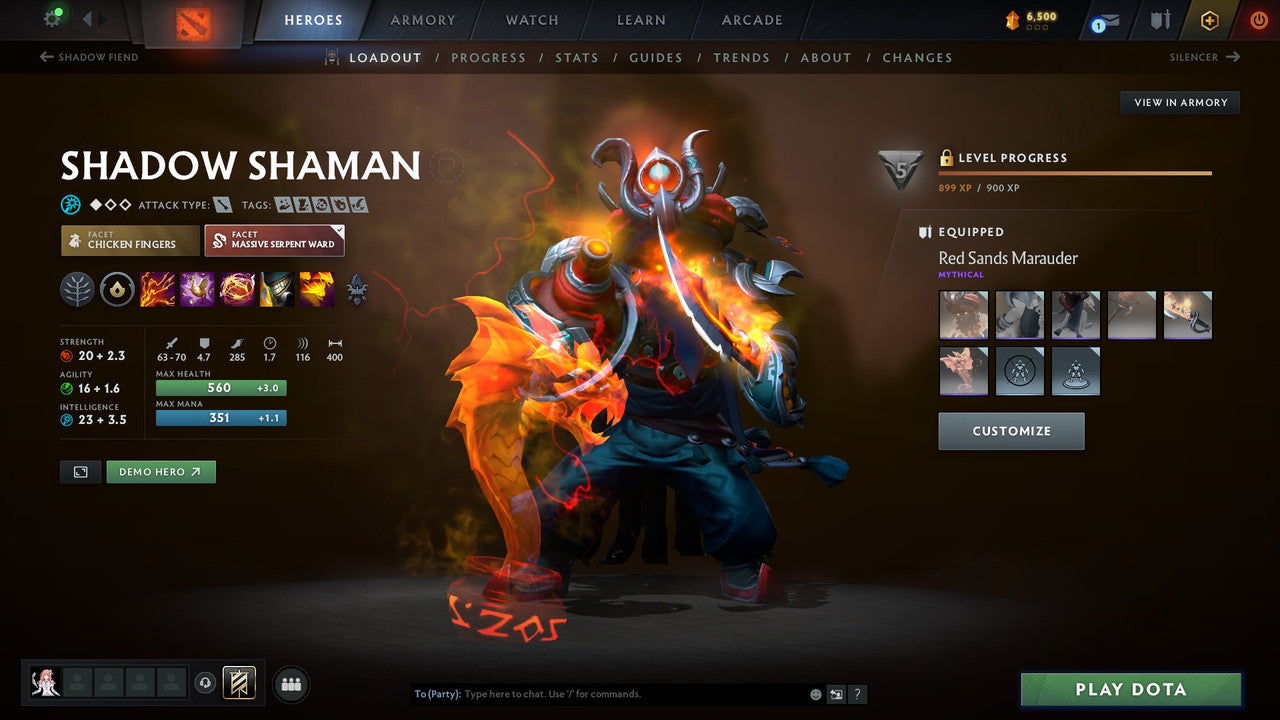Enable the Massive Serpent Ward facet
Viewport: 1280px width, 720px height.
pyautogui.click(x=274, y=240)
